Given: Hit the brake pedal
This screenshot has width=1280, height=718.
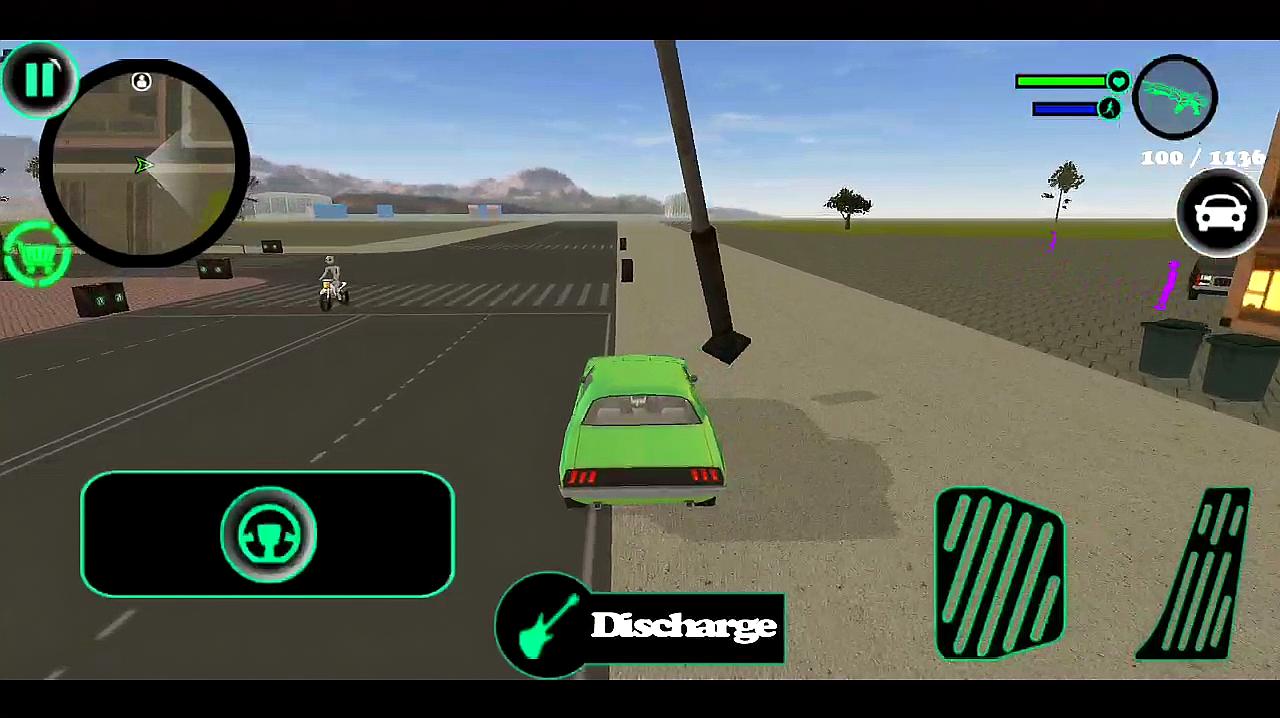Looking at the screenshot, I should 999,574.
